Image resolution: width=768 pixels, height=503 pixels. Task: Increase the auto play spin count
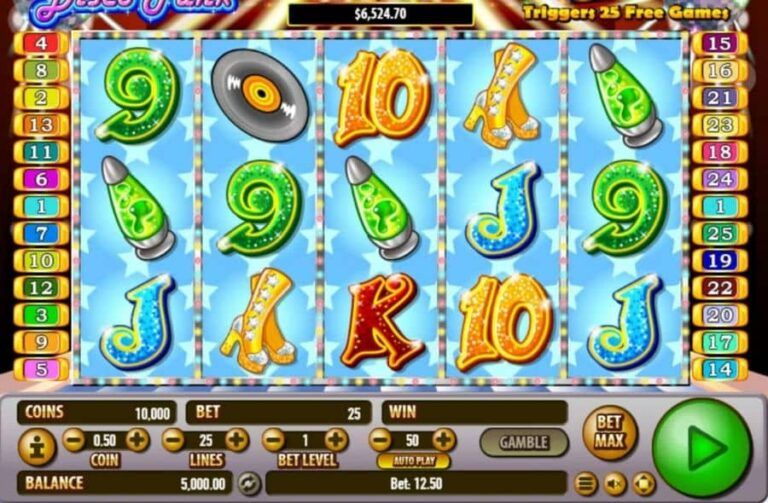tap(443, 440)
